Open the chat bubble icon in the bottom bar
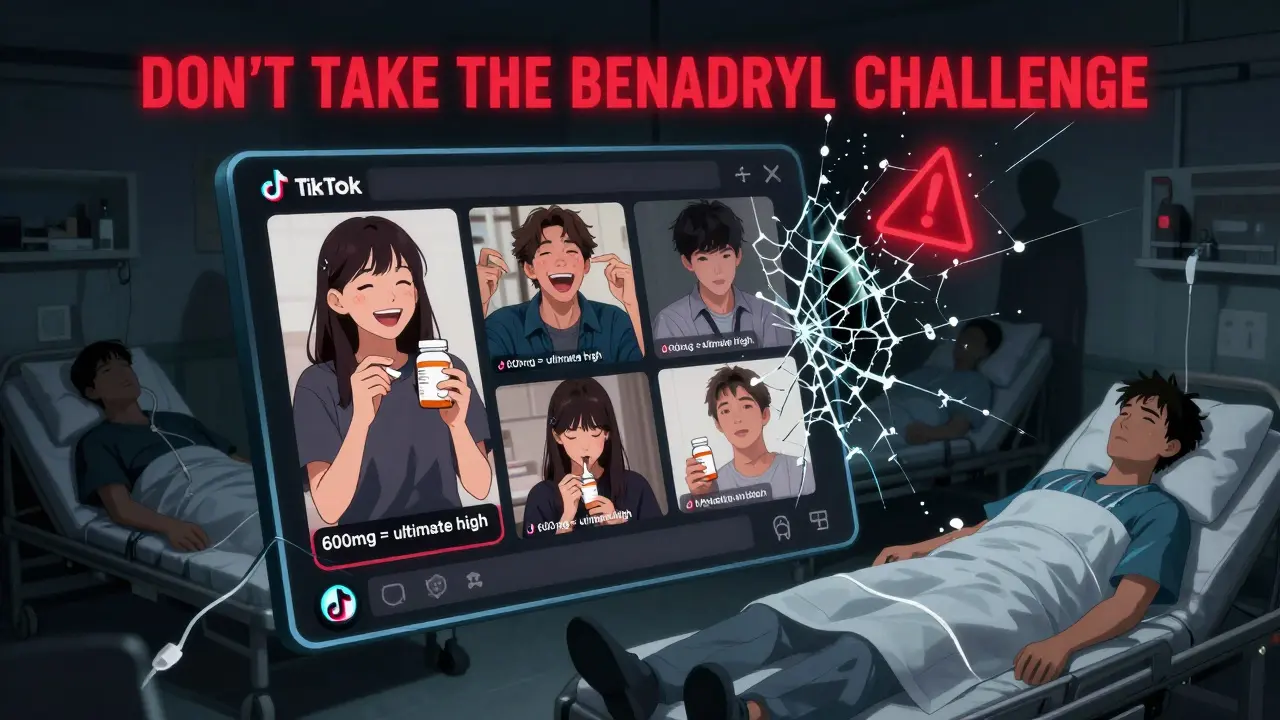 coord(392,595)
